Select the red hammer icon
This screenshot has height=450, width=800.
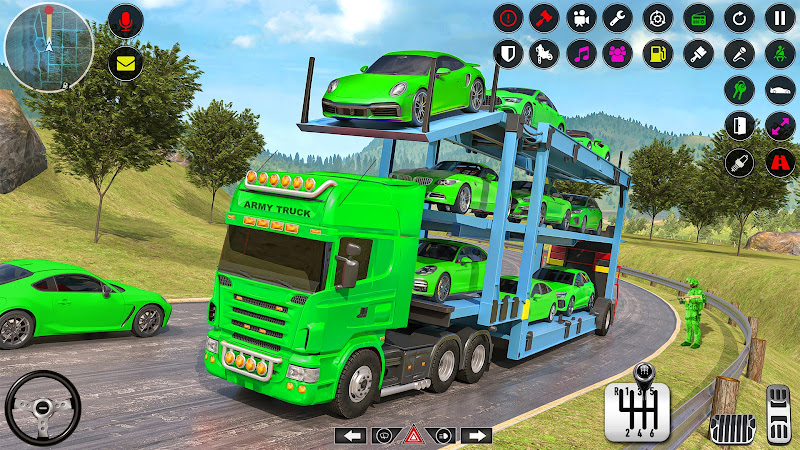click(544, 17)
